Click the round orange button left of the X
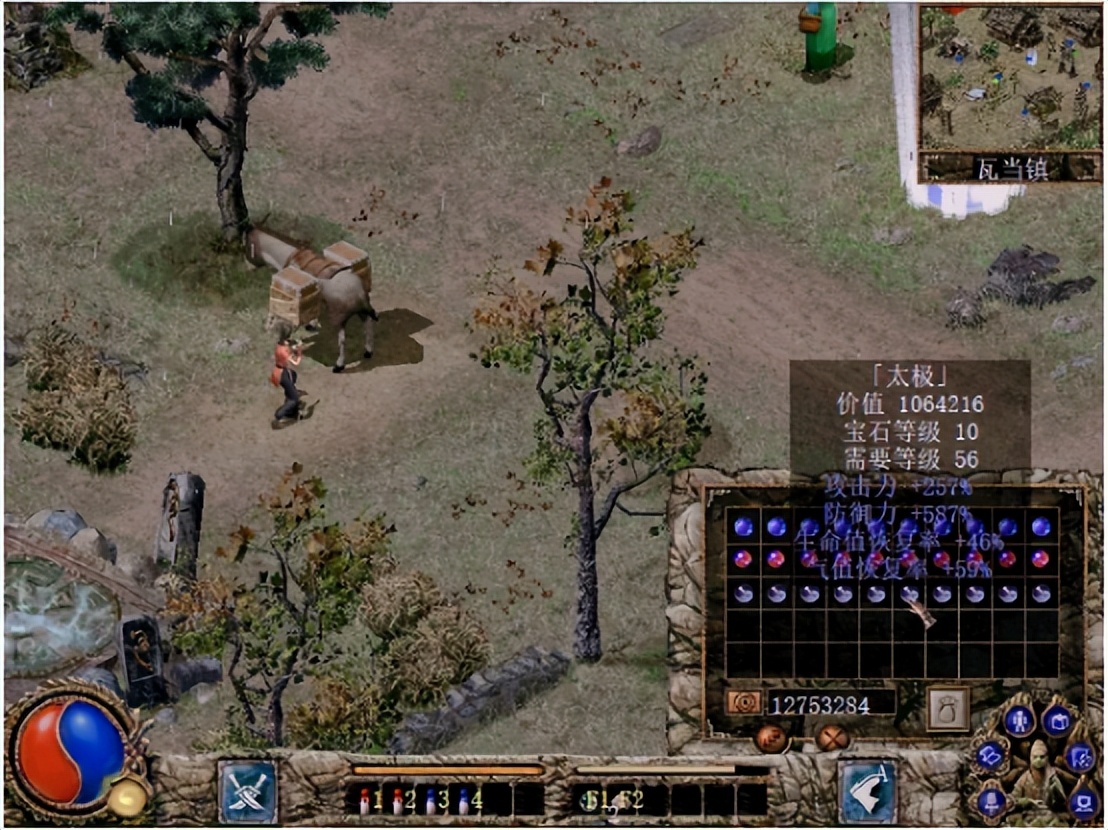Viewport: 1108px width, 830px height. (x=769, y=738)
